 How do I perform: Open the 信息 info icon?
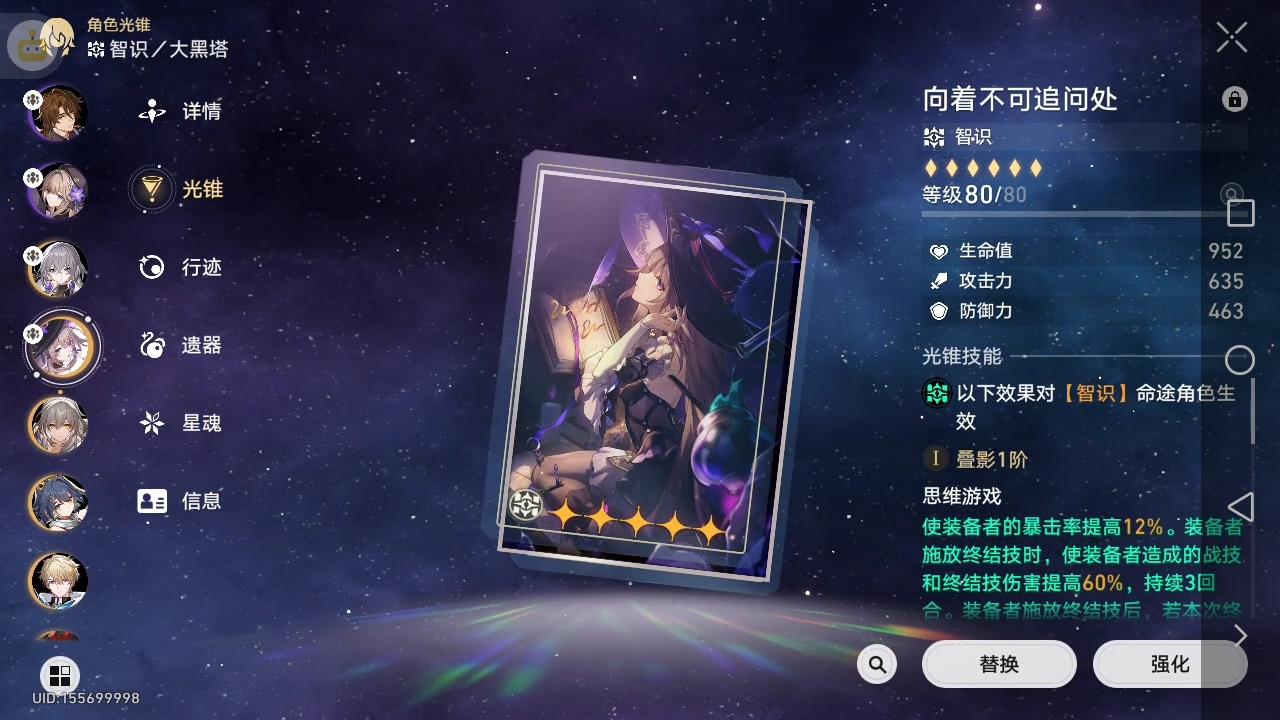click(x=152, y=501)
